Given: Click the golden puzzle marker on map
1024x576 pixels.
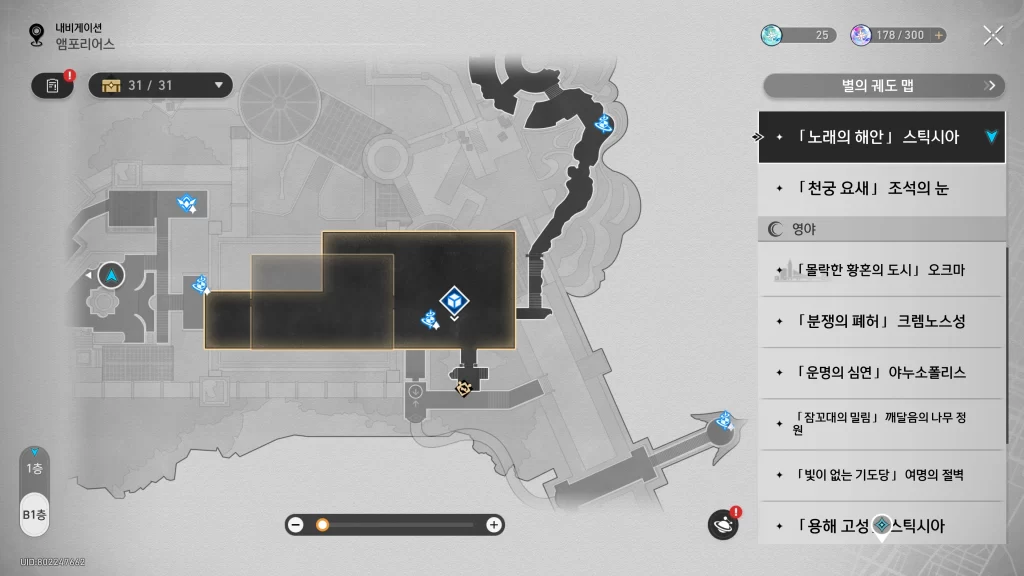Looking at the screenshot, I should pyautogui.click(x=463, y=388).
